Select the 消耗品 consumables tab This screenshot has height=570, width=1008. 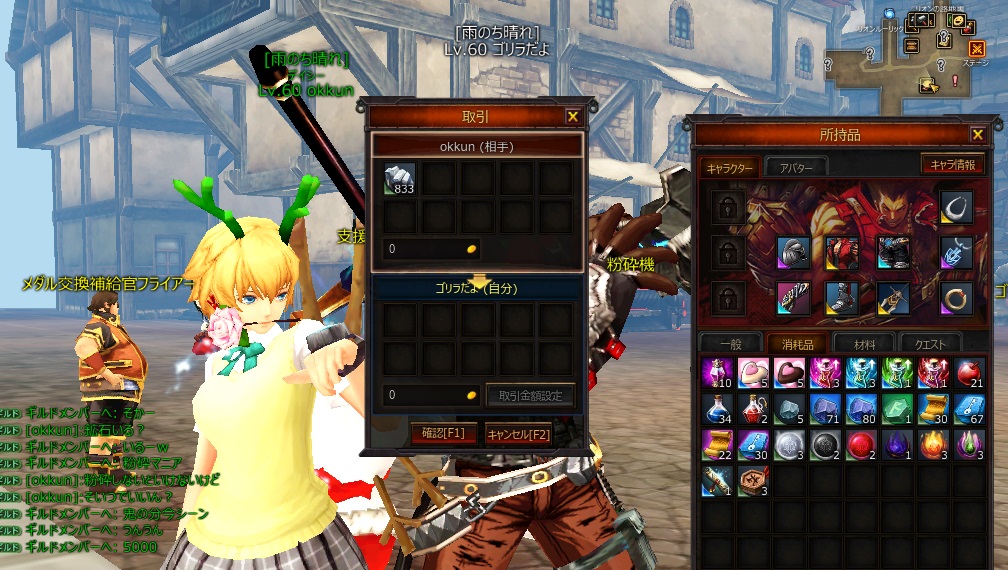796,343
